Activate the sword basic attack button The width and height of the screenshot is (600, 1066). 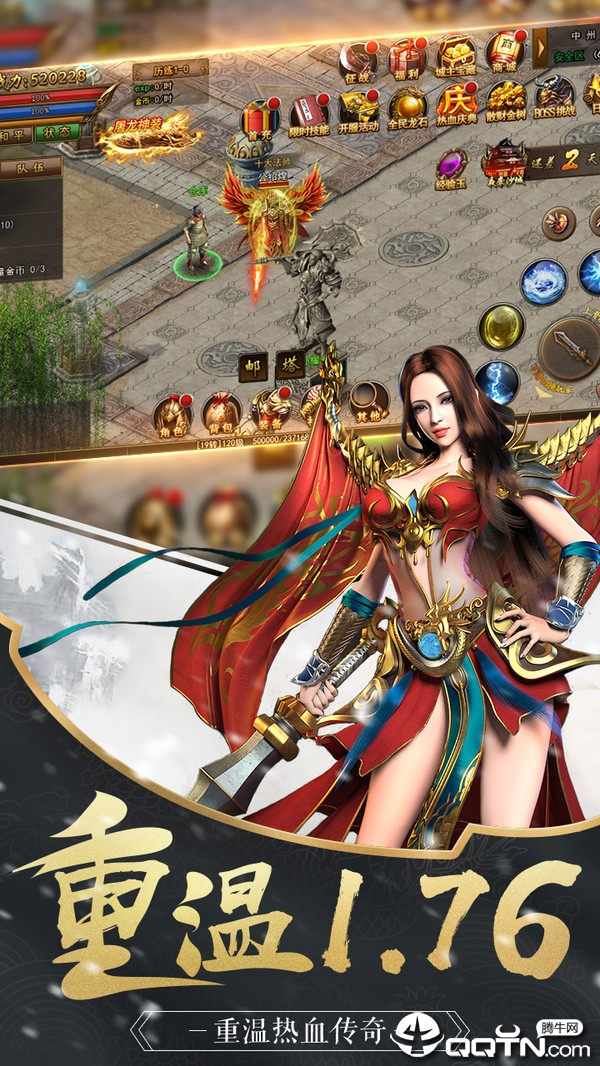click(x=571, y=346)
